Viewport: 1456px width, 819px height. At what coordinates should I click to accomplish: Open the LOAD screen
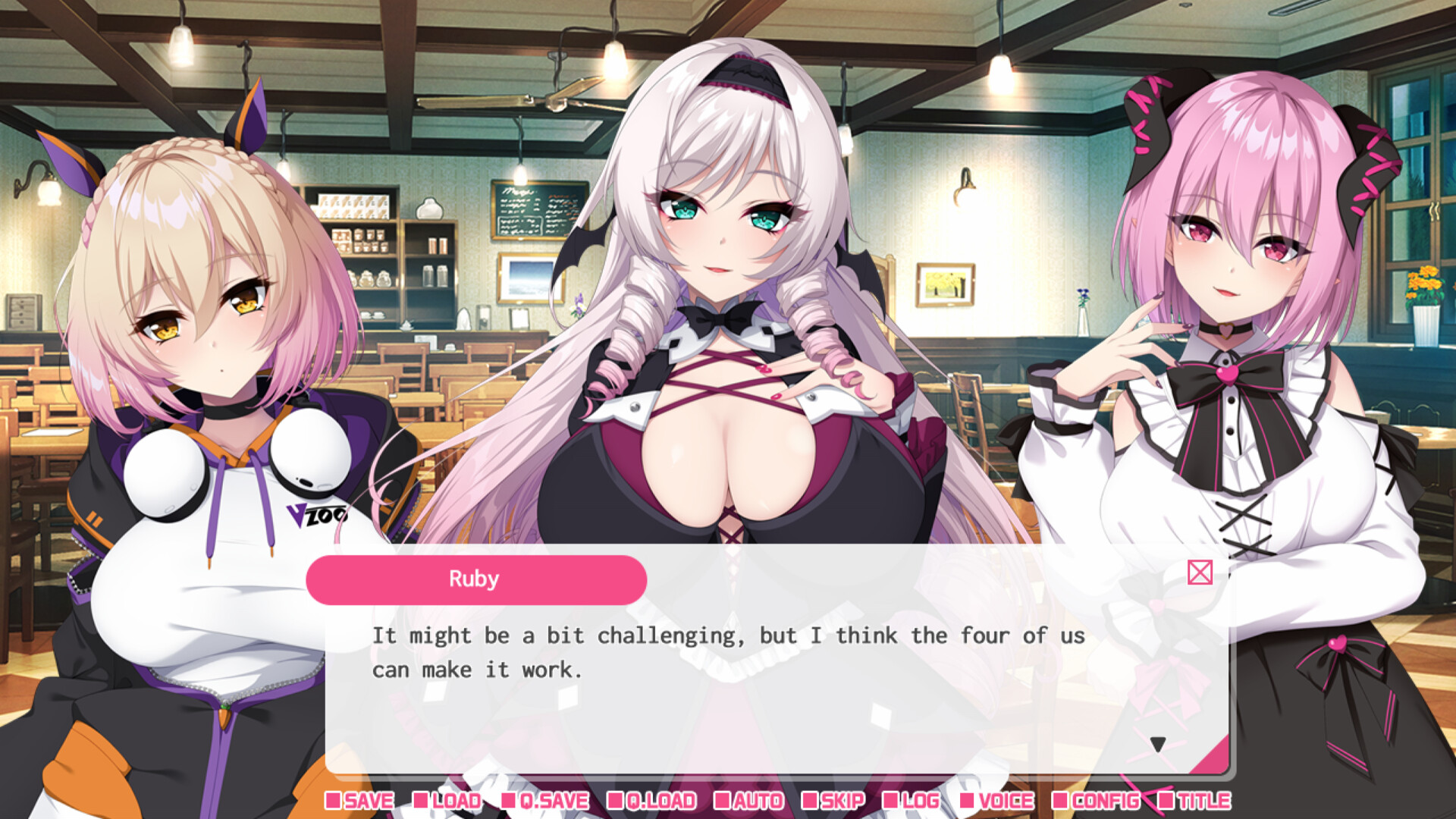457,800
